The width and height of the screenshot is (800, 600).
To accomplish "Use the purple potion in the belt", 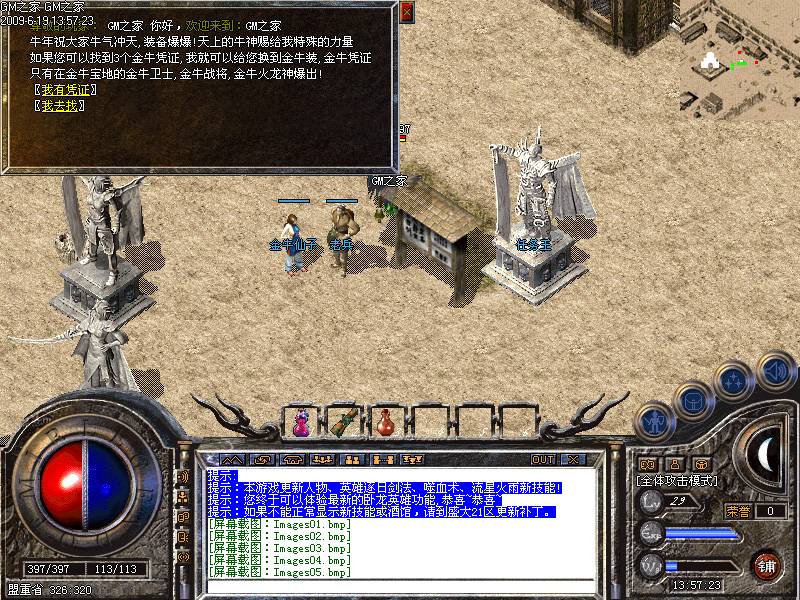I will point(301,424).
